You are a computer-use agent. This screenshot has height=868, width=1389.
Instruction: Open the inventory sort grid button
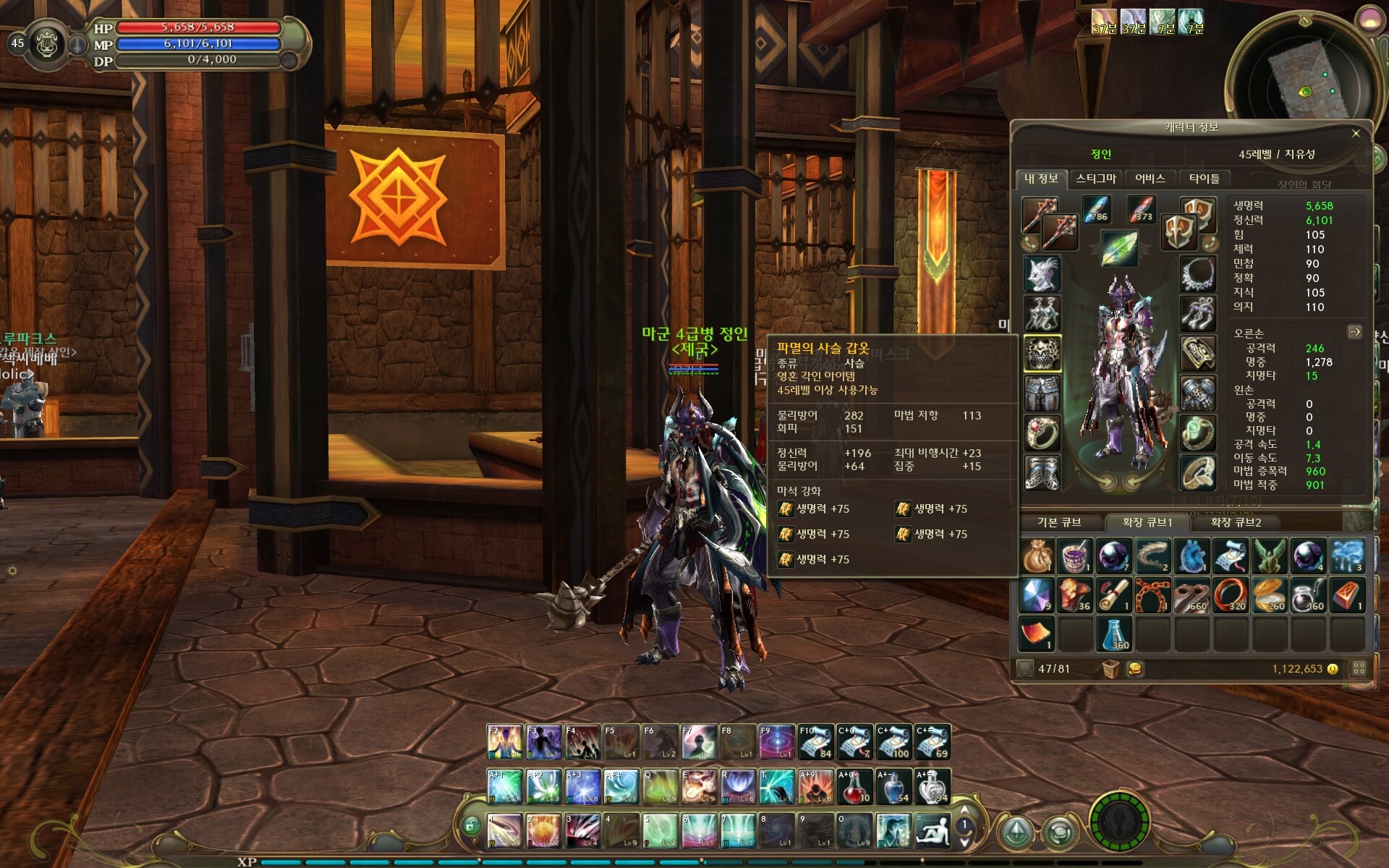point(1359,668)
